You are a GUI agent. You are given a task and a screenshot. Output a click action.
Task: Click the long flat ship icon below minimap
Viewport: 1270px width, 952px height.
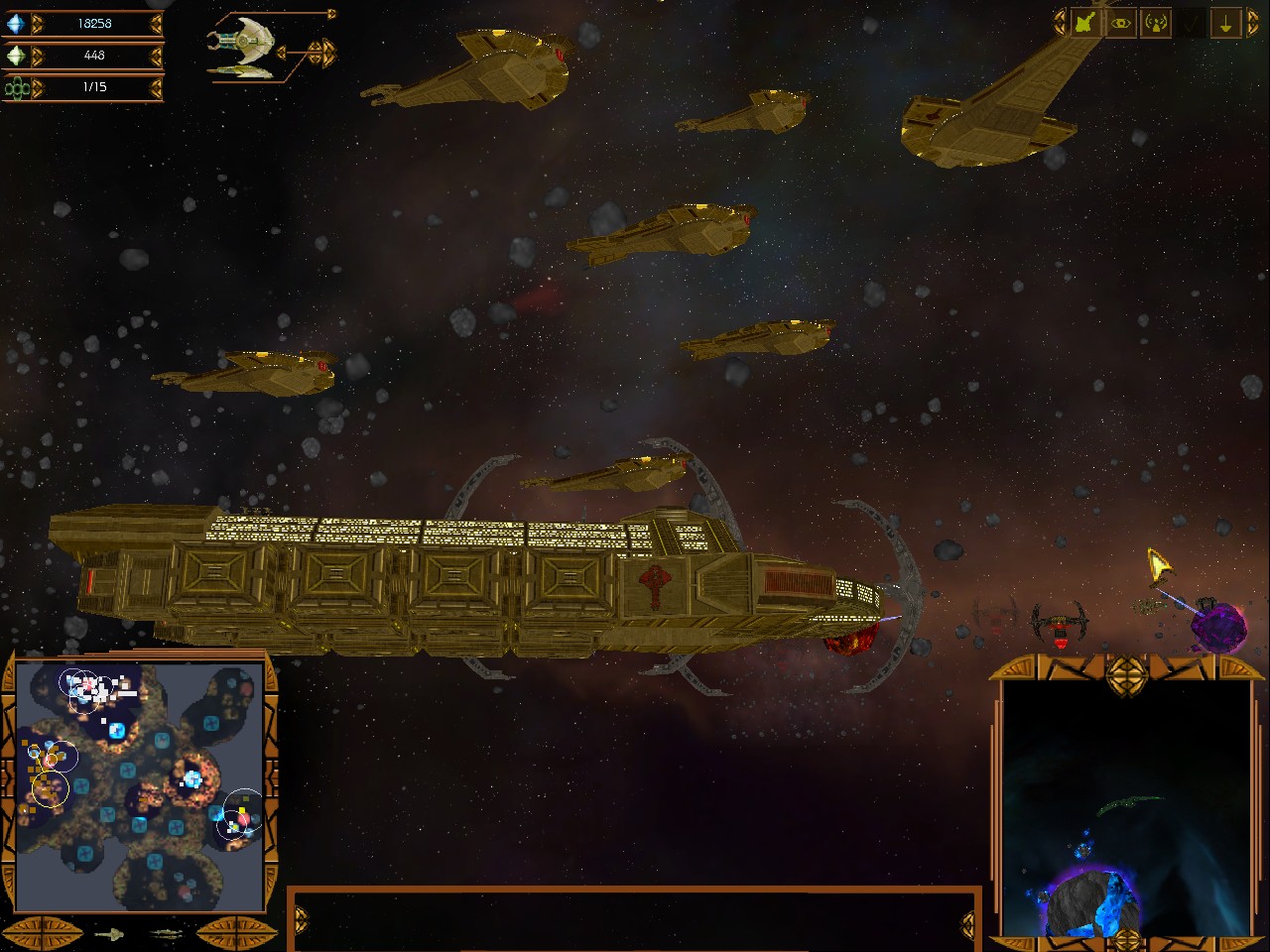(x=165, y=933)
